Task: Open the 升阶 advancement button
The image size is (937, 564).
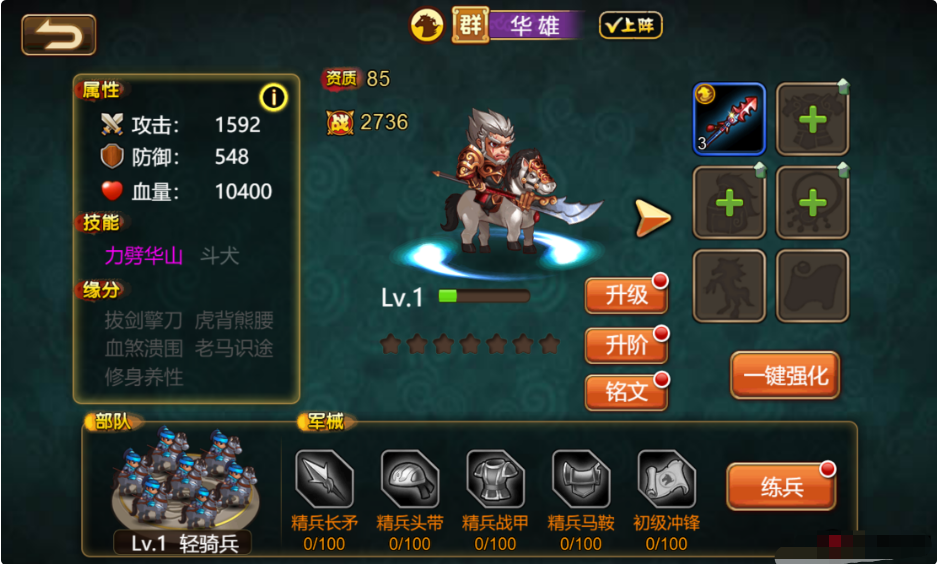Action: tap(626, 345)
